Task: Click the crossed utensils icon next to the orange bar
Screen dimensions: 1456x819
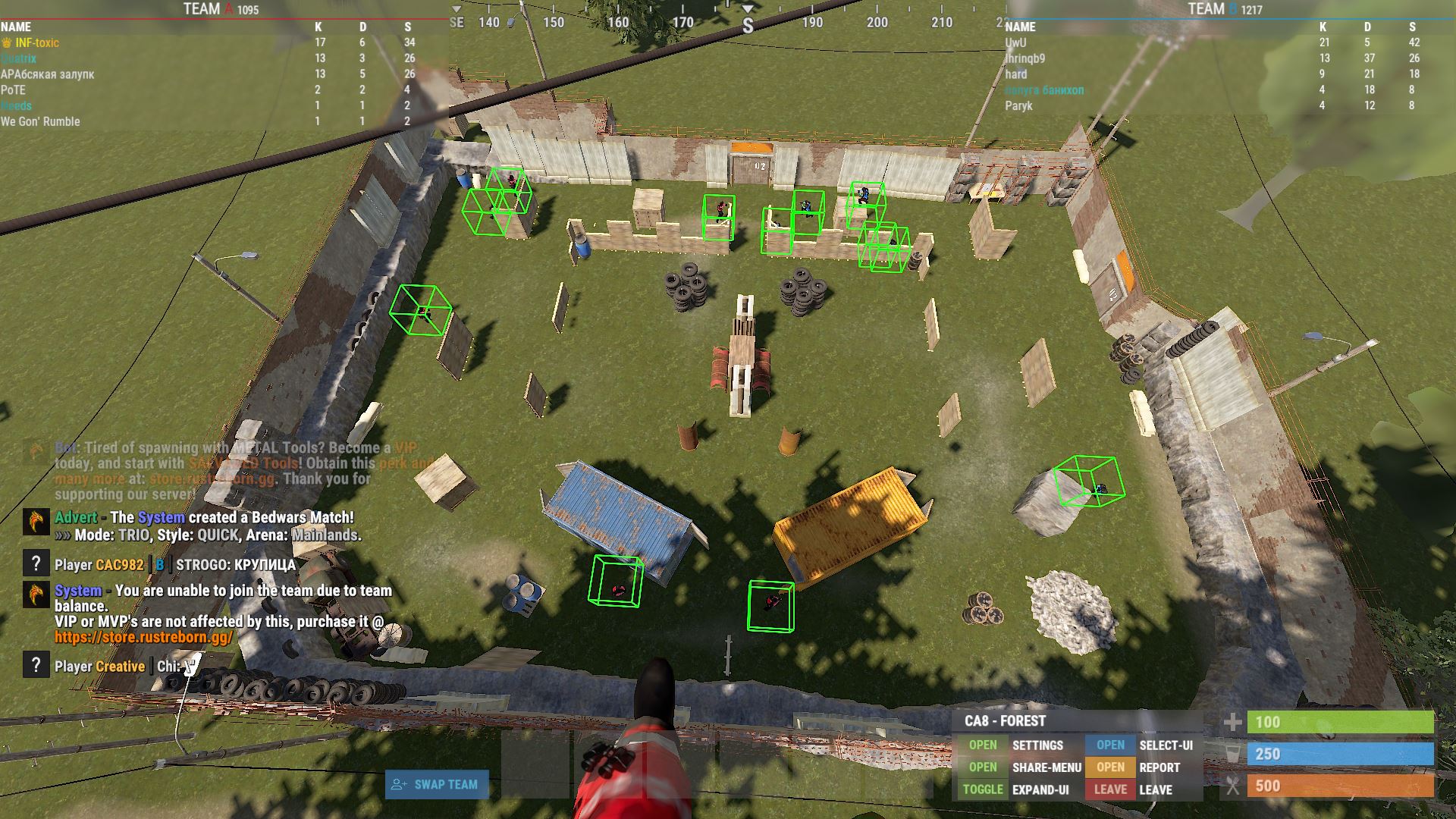Action: pos(1233,787)
